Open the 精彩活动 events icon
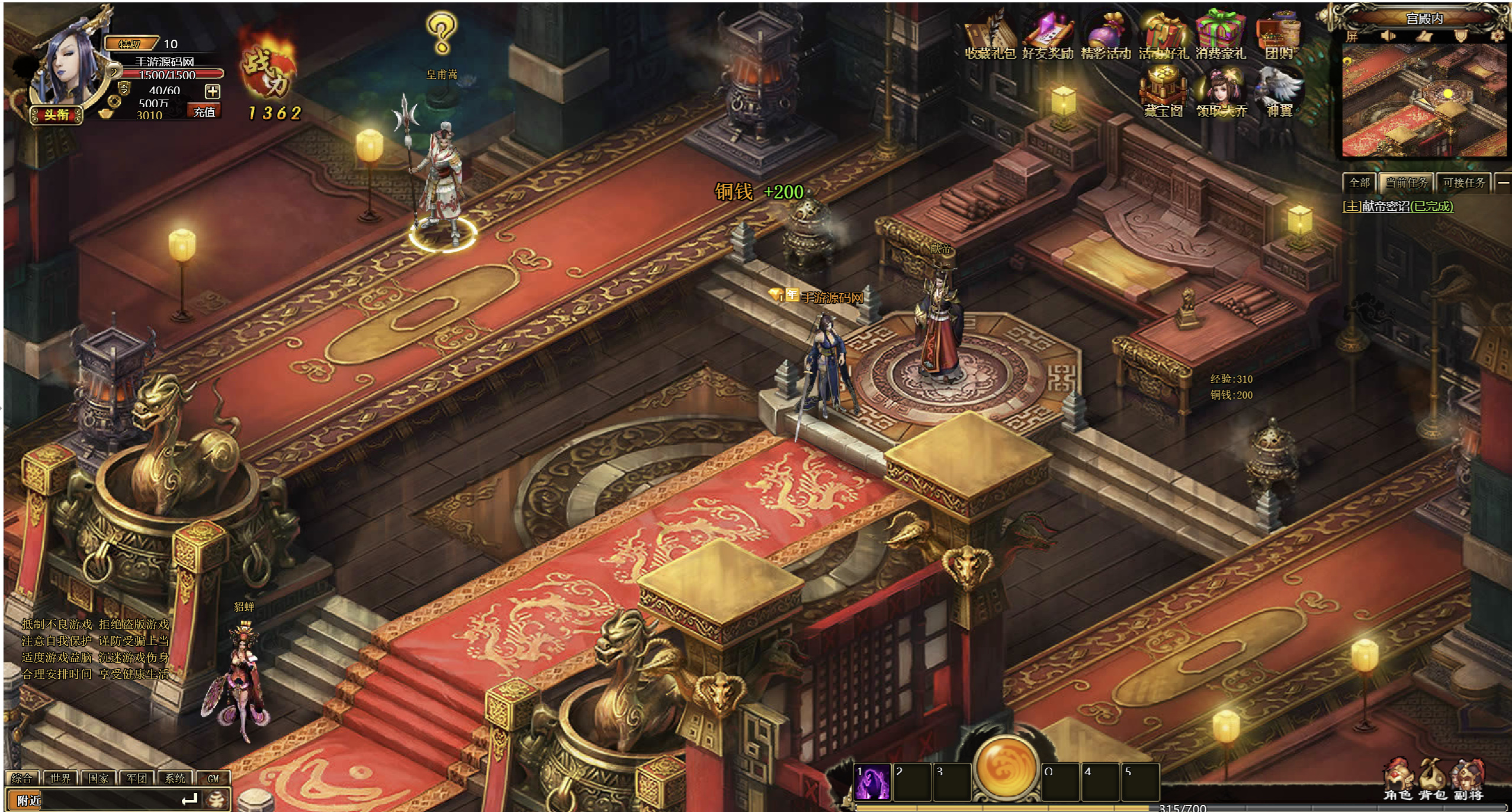Image resolution: width=1512 pixels, height=812 pixels. tap(1105, 37)
